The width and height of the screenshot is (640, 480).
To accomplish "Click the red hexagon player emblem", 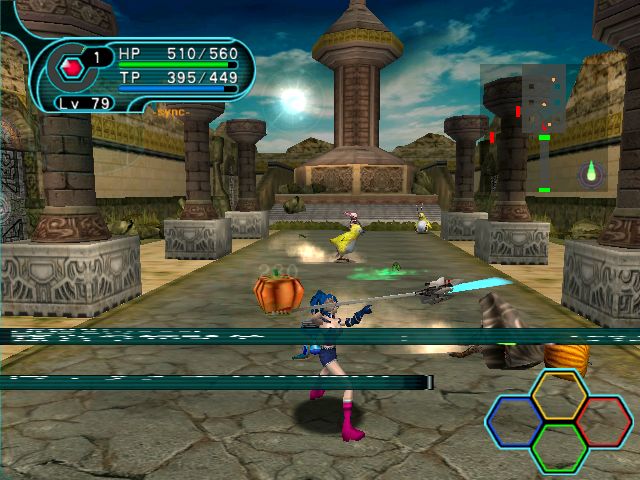I will pos(71,68).
